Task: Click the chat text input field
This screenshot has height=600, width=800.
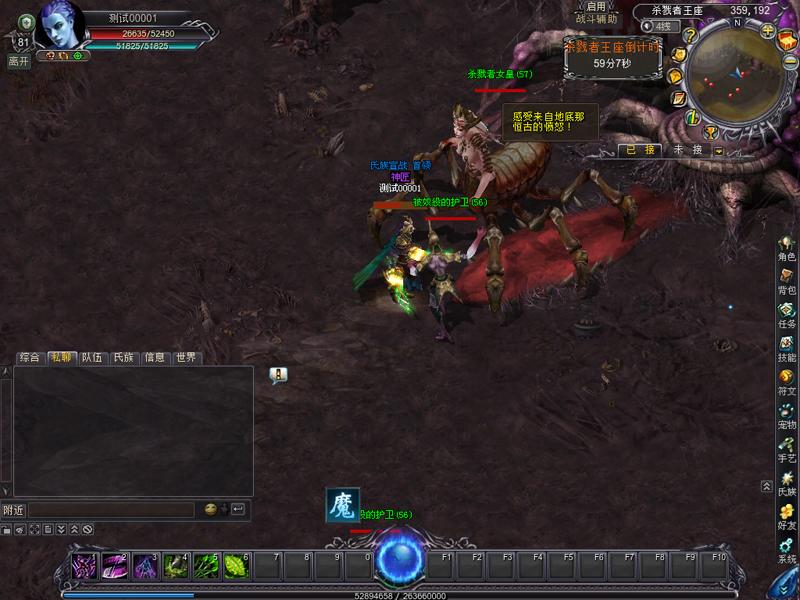Action: [x=110, y=509]
